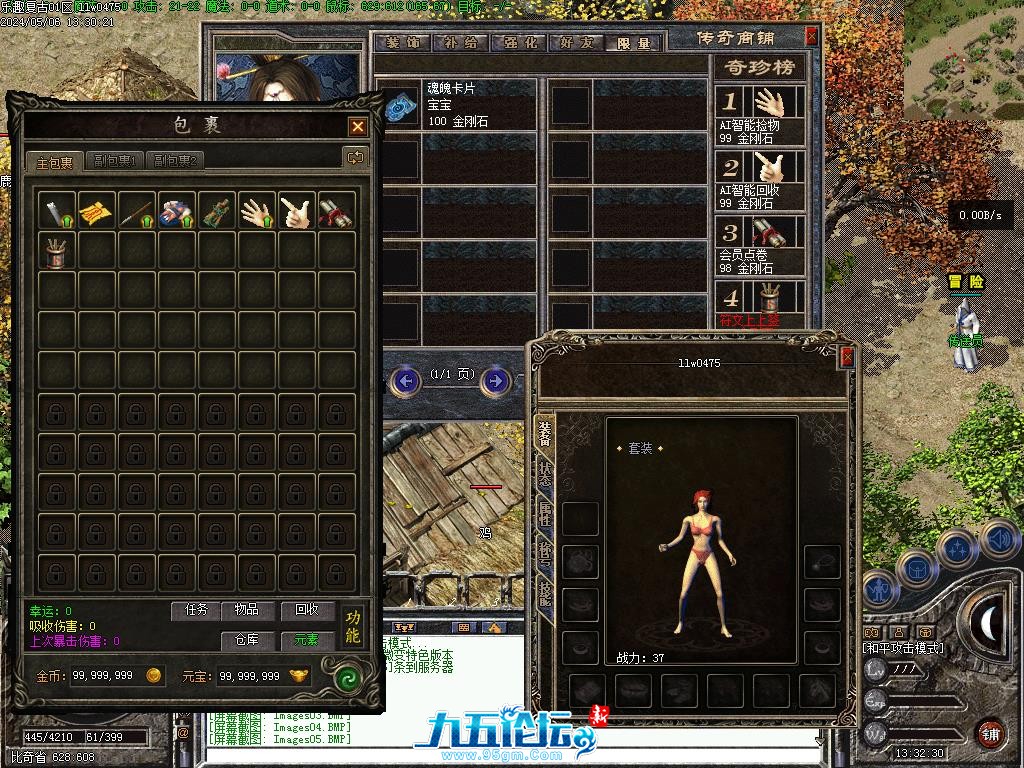The image size is (1024, 768).
Task: Switch to the 副包裹2 tab
Action: 174,160
